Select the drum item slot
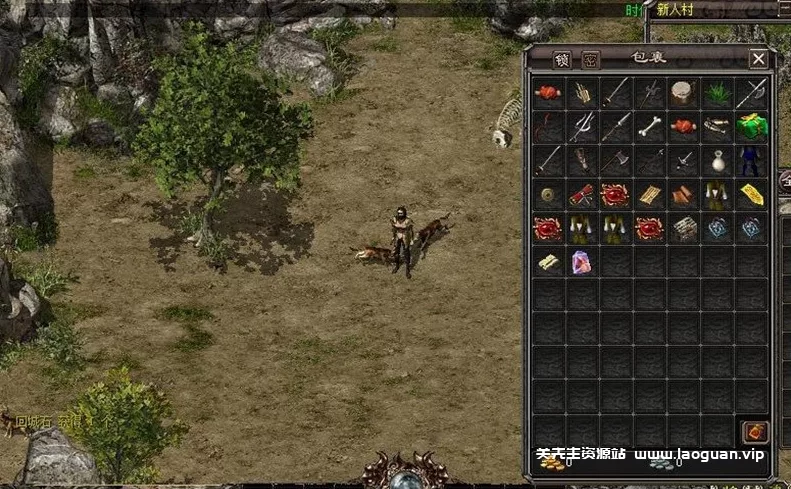 coord(683,94)
